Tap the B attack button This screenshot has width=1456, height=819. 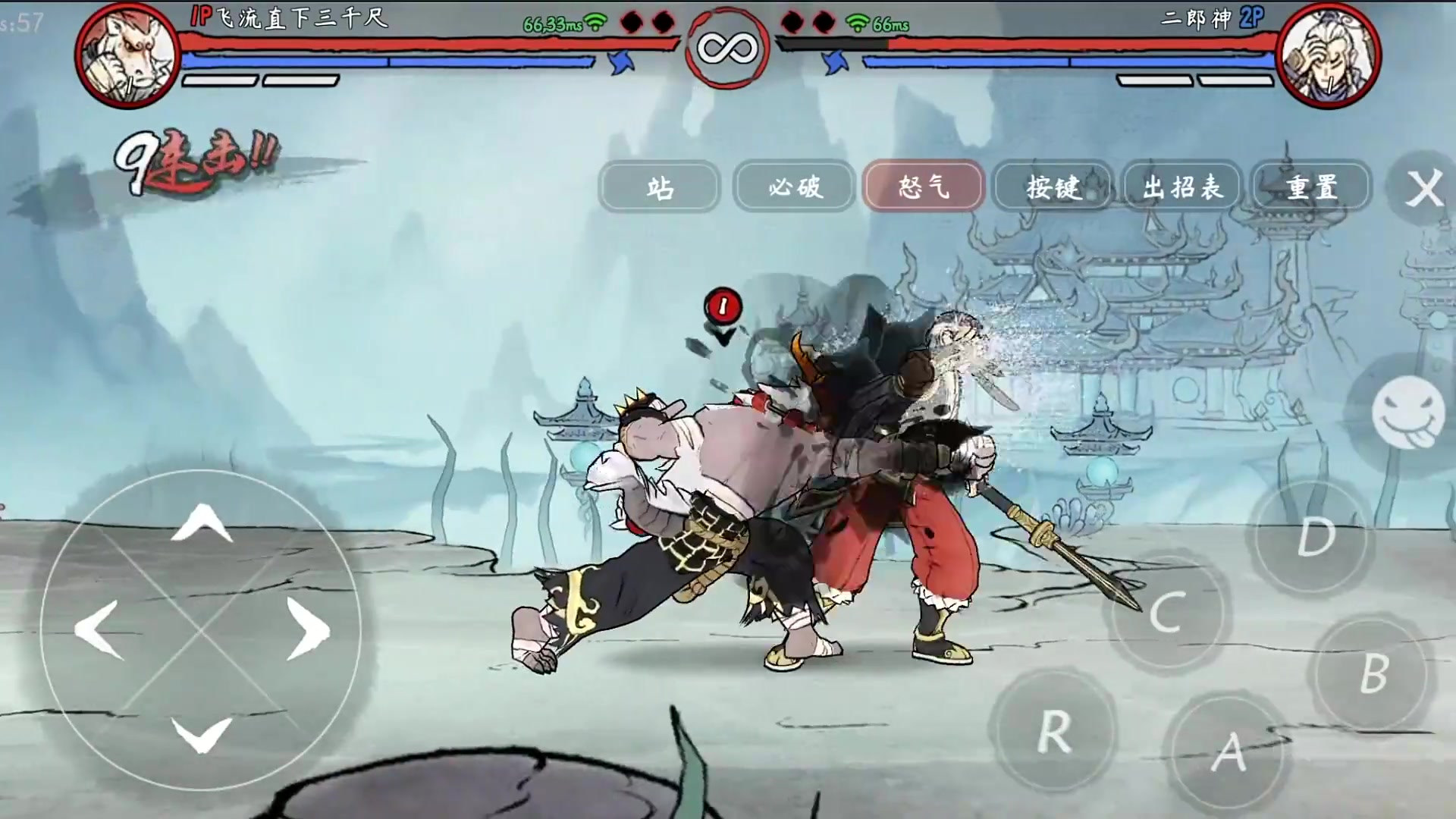(x=1373, y=673)
